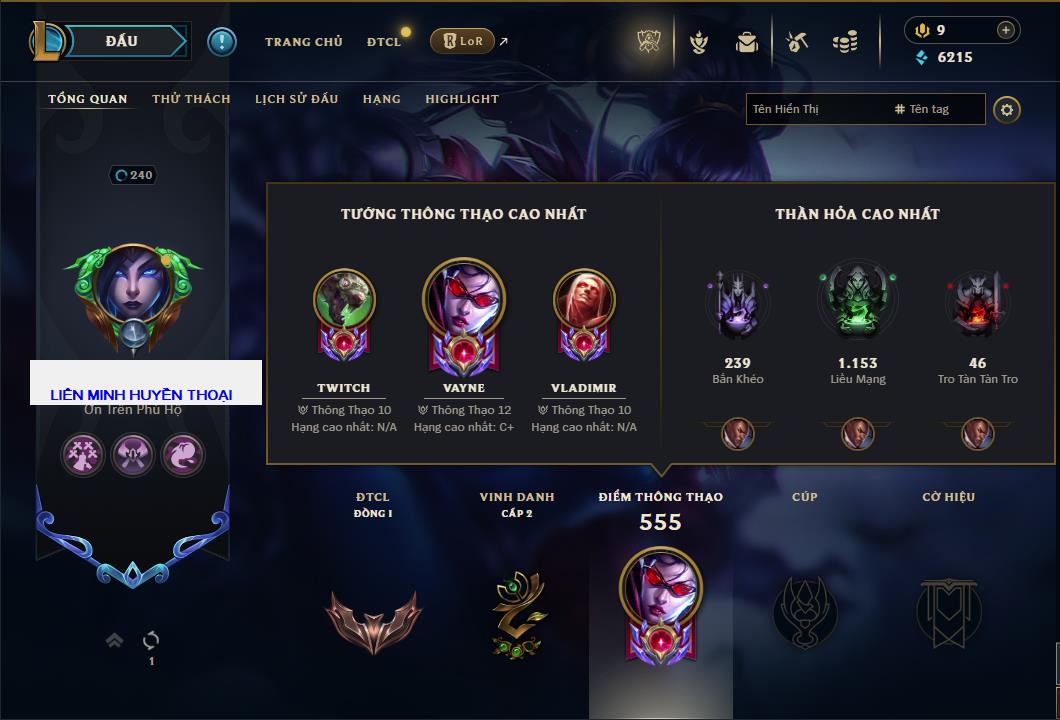
Task: Click the exclamation mark notification icon
Action: 222,41
